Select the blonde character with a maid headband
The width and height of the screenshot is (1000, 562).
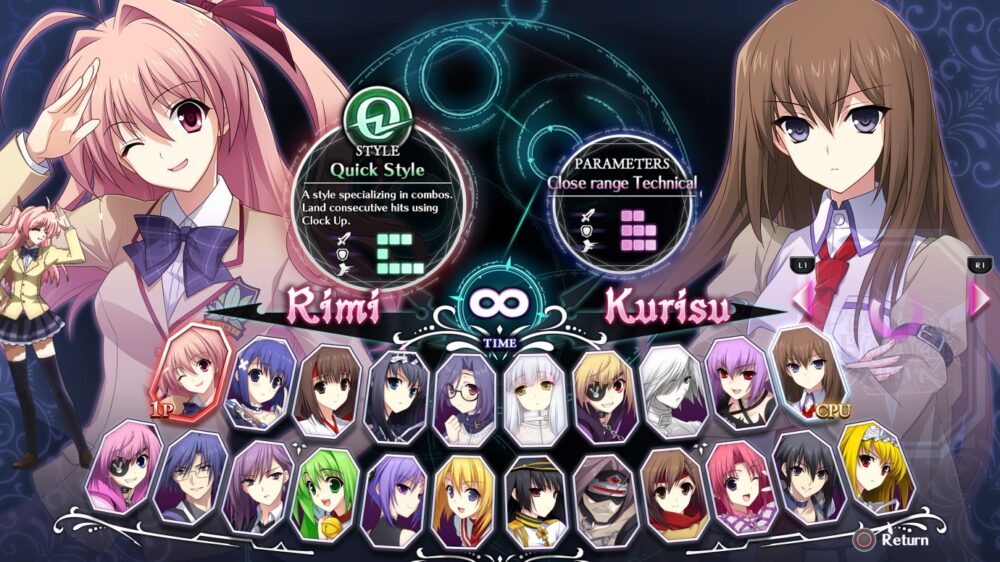[876, 463]
